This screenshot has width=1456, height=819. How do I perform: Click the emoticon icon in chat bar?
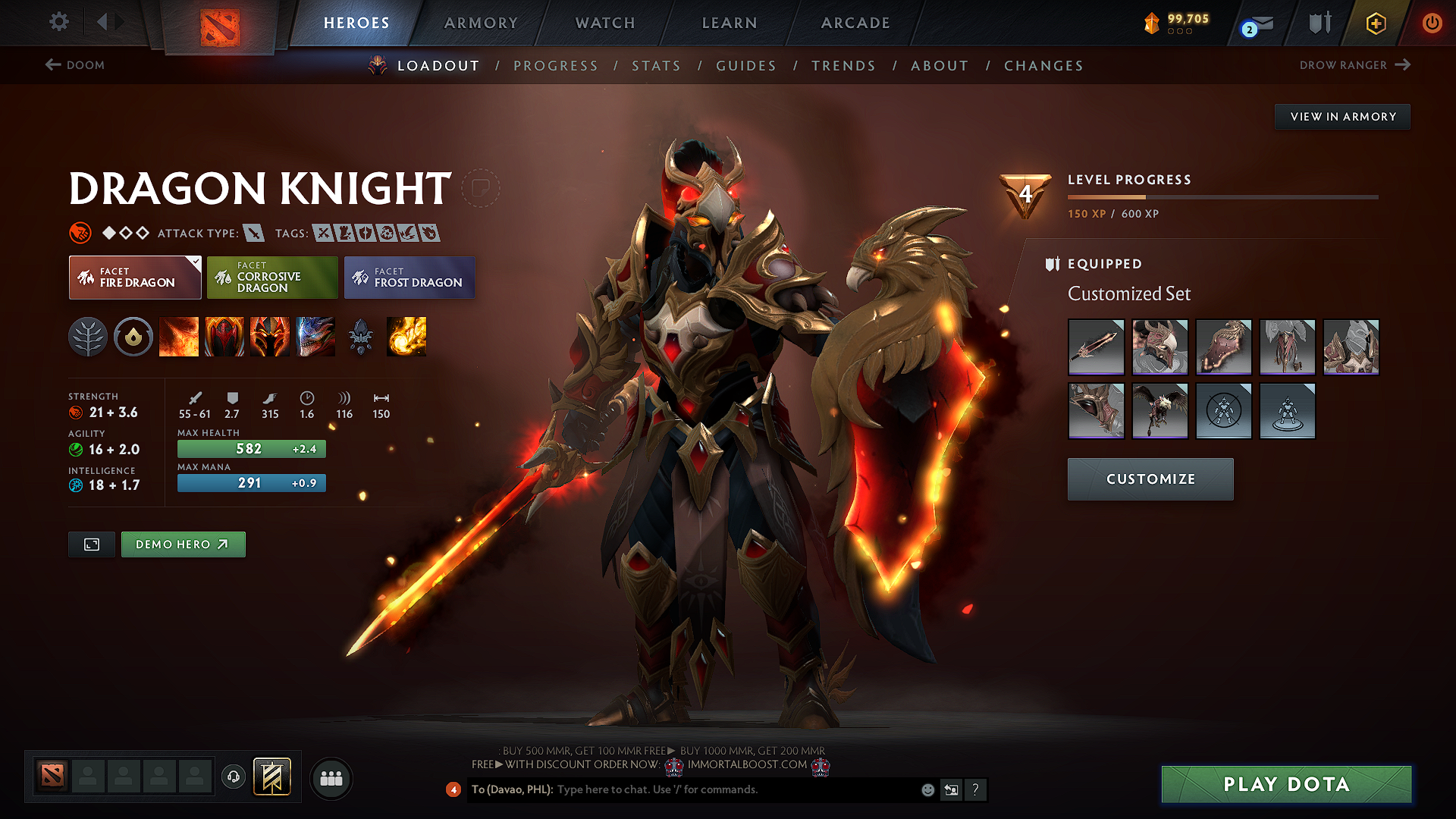tap(927, 789)
